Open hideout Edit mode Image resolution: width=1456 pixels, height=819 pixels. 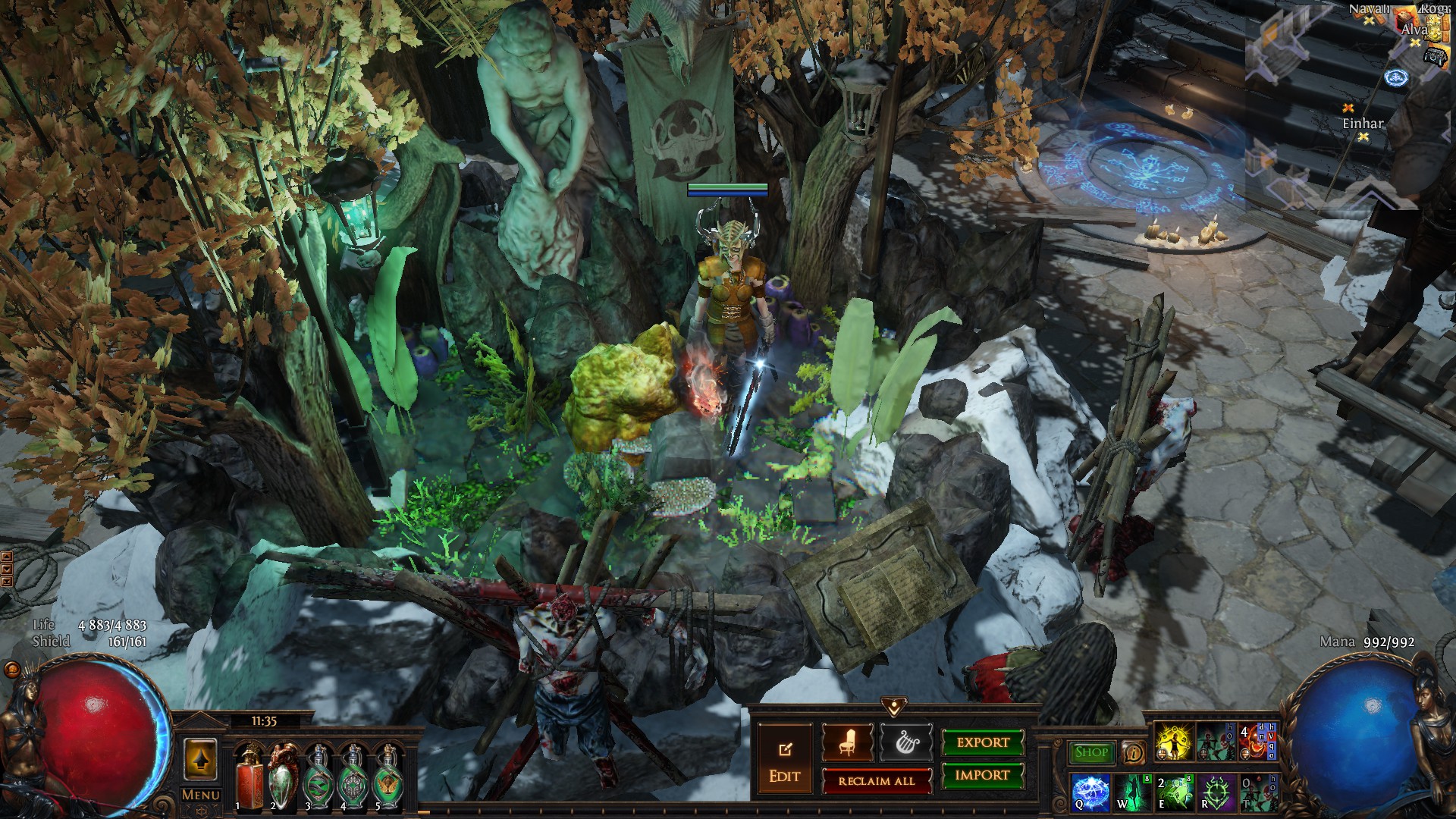pyautogui.click(x=784, y=761)
